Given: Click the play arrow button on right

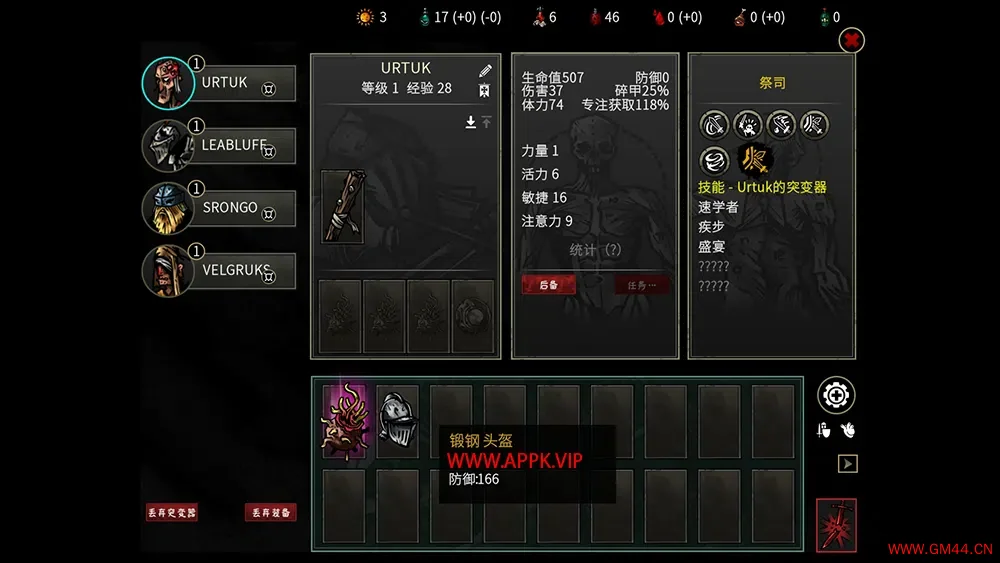Looking at the screenshot, I should (847, 464).
